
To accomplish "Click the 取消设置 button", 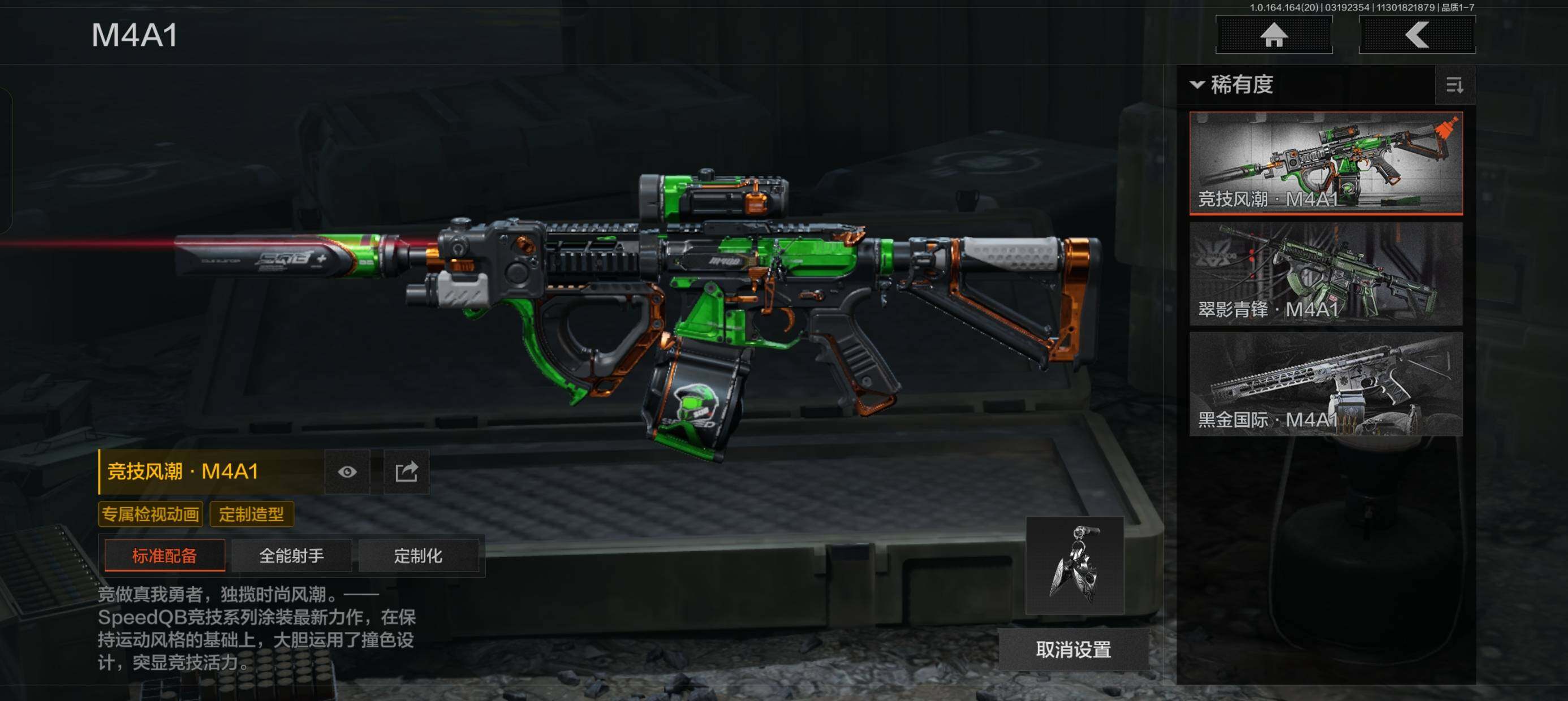I will click(1073, 650).
